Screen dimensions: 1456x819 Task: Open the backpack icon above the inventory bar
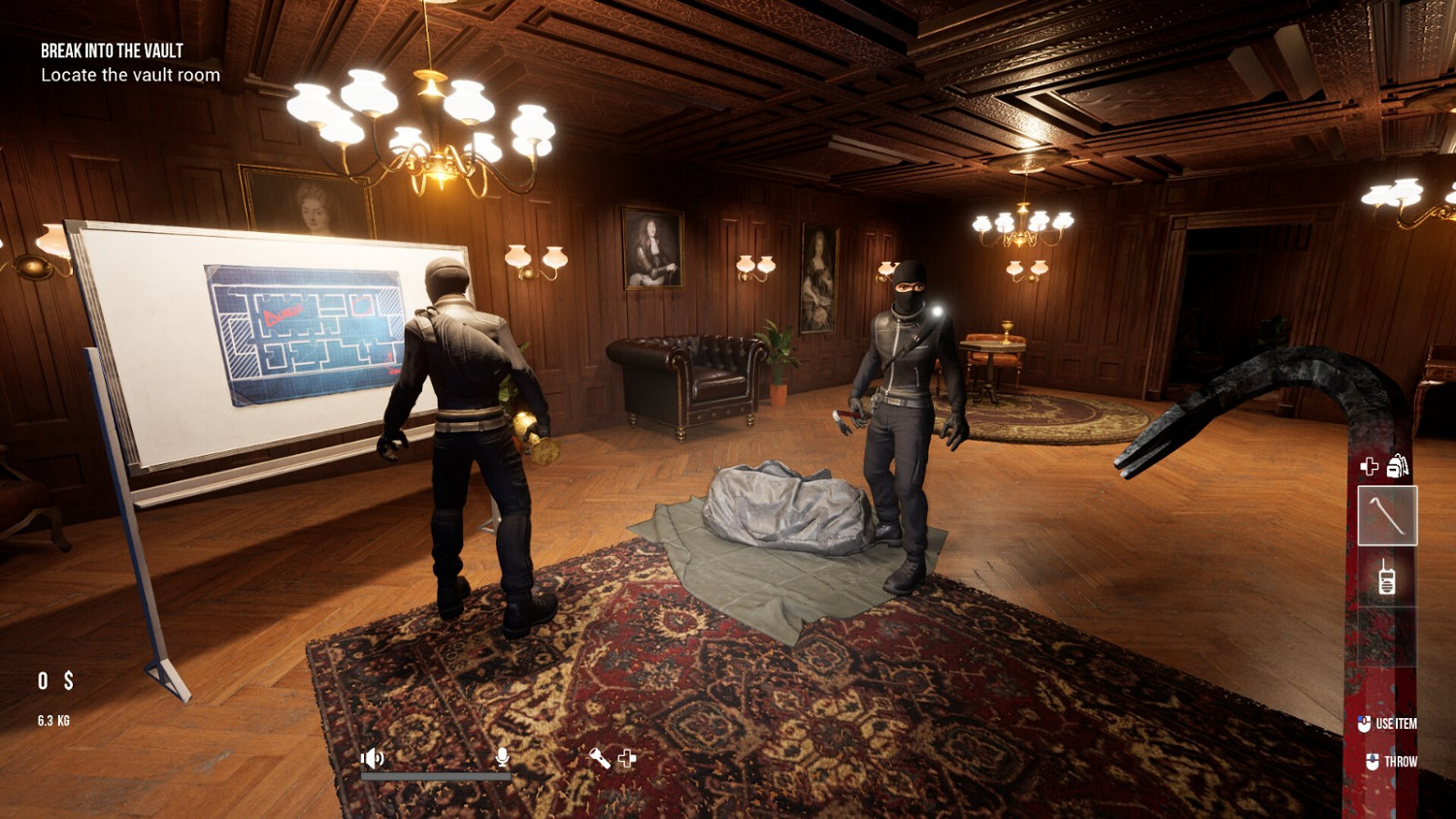(1396, 467)
